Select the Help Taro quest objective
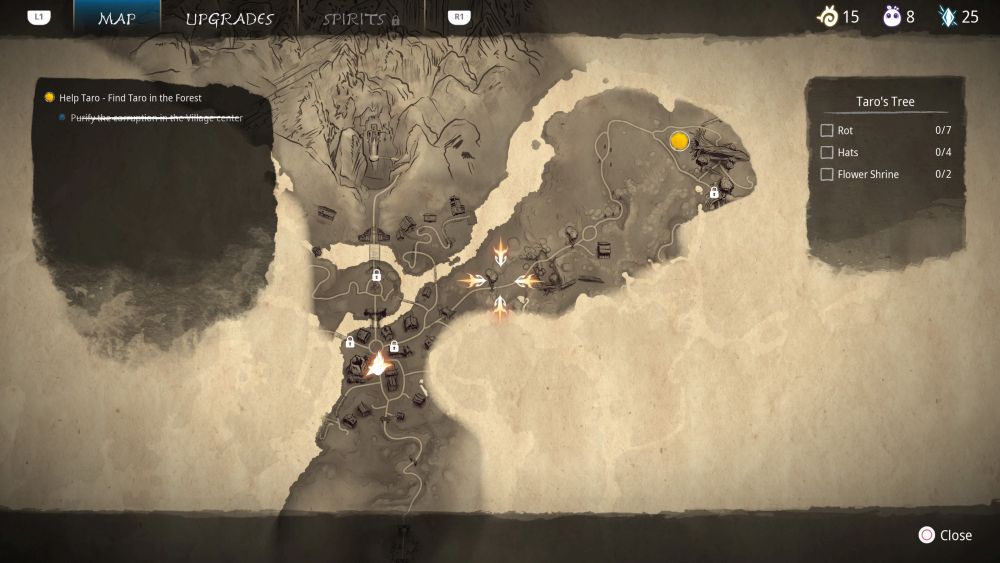Screen dimensions: 1000x563 [x=130, y=98]
